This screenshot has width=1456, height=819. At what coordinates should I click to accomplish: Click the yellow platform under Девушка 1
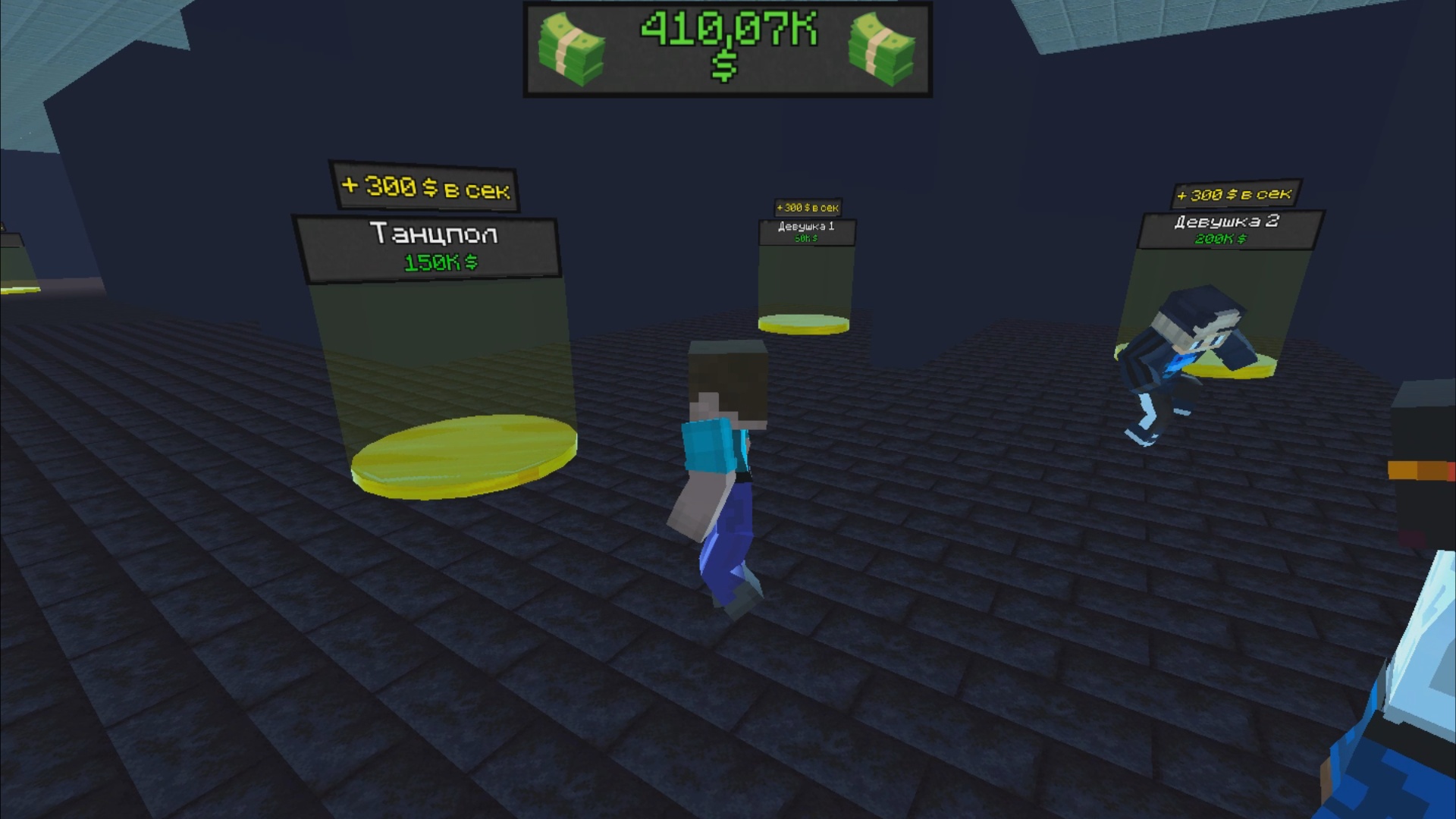click(x=802, y=325)
